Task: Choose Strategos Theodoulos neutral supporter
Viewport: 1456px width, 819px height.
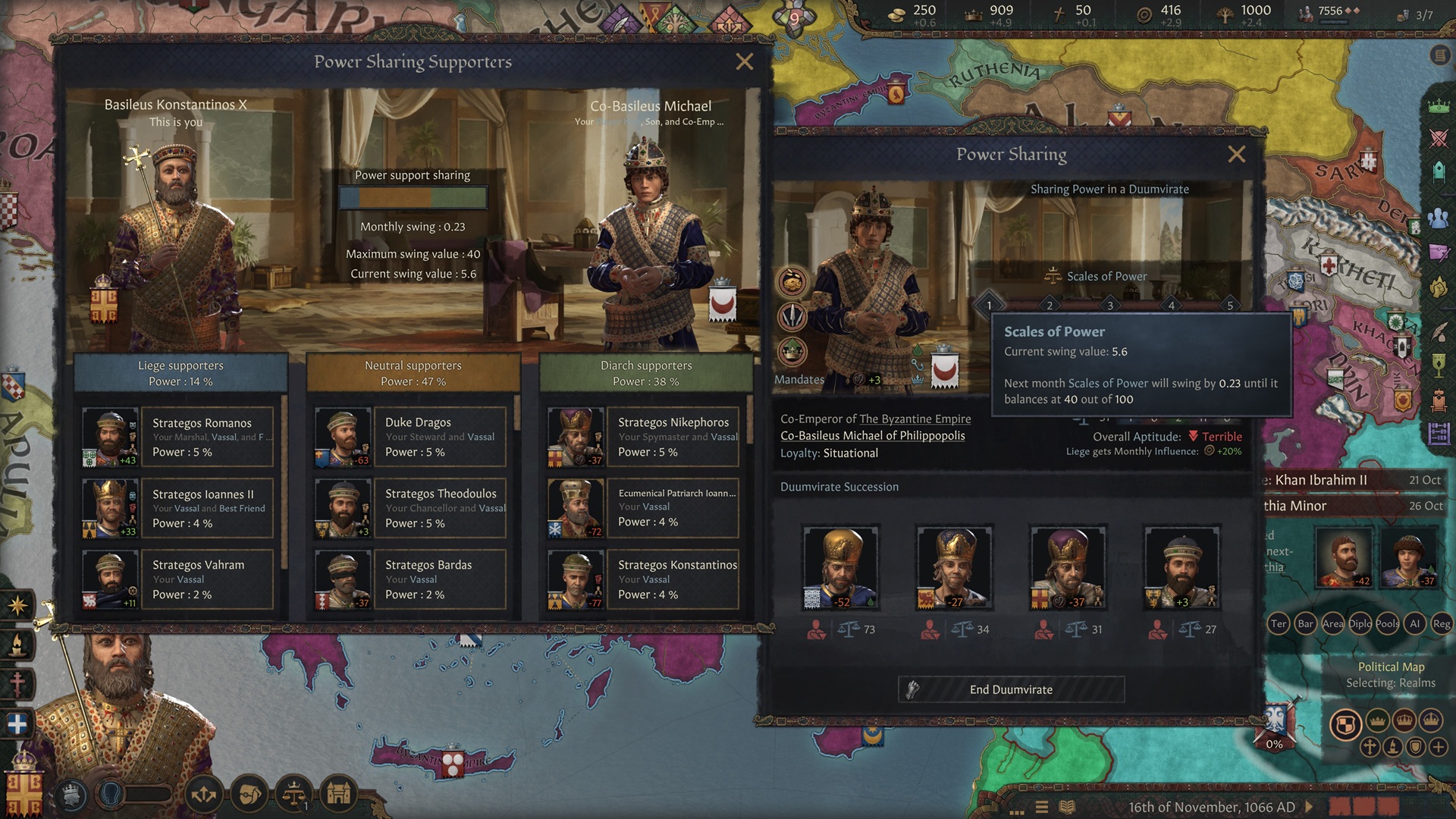Action: coord(438,508)
